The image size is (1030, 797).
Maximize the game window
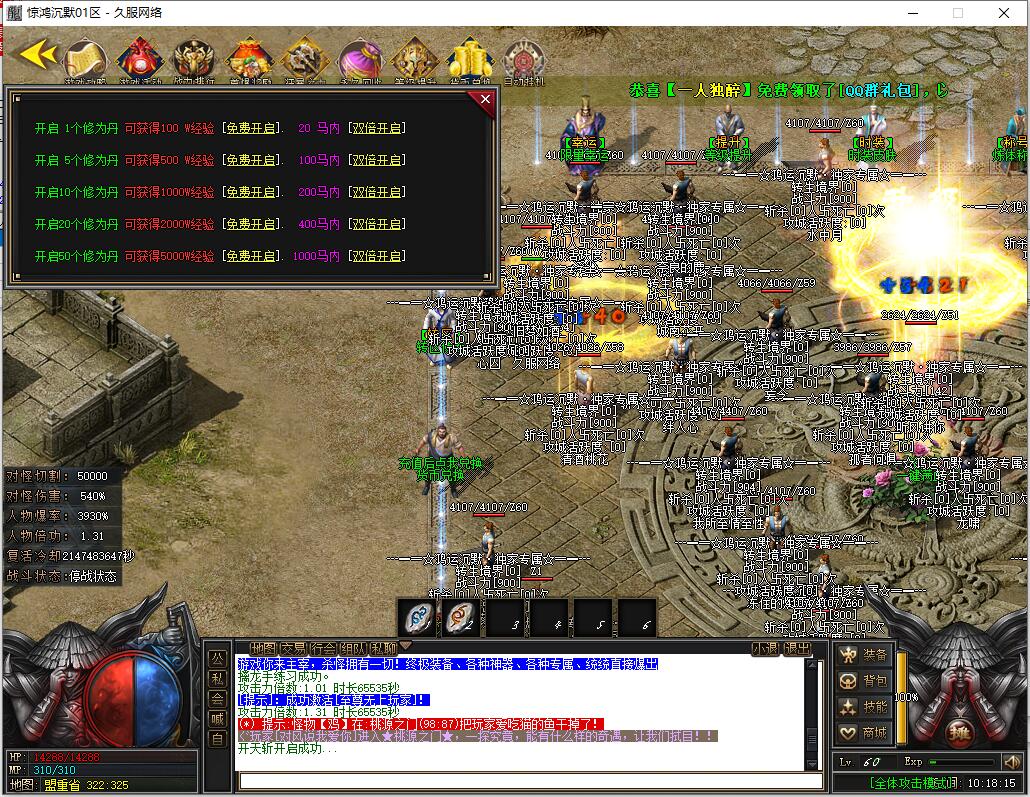tap(957, 13)
